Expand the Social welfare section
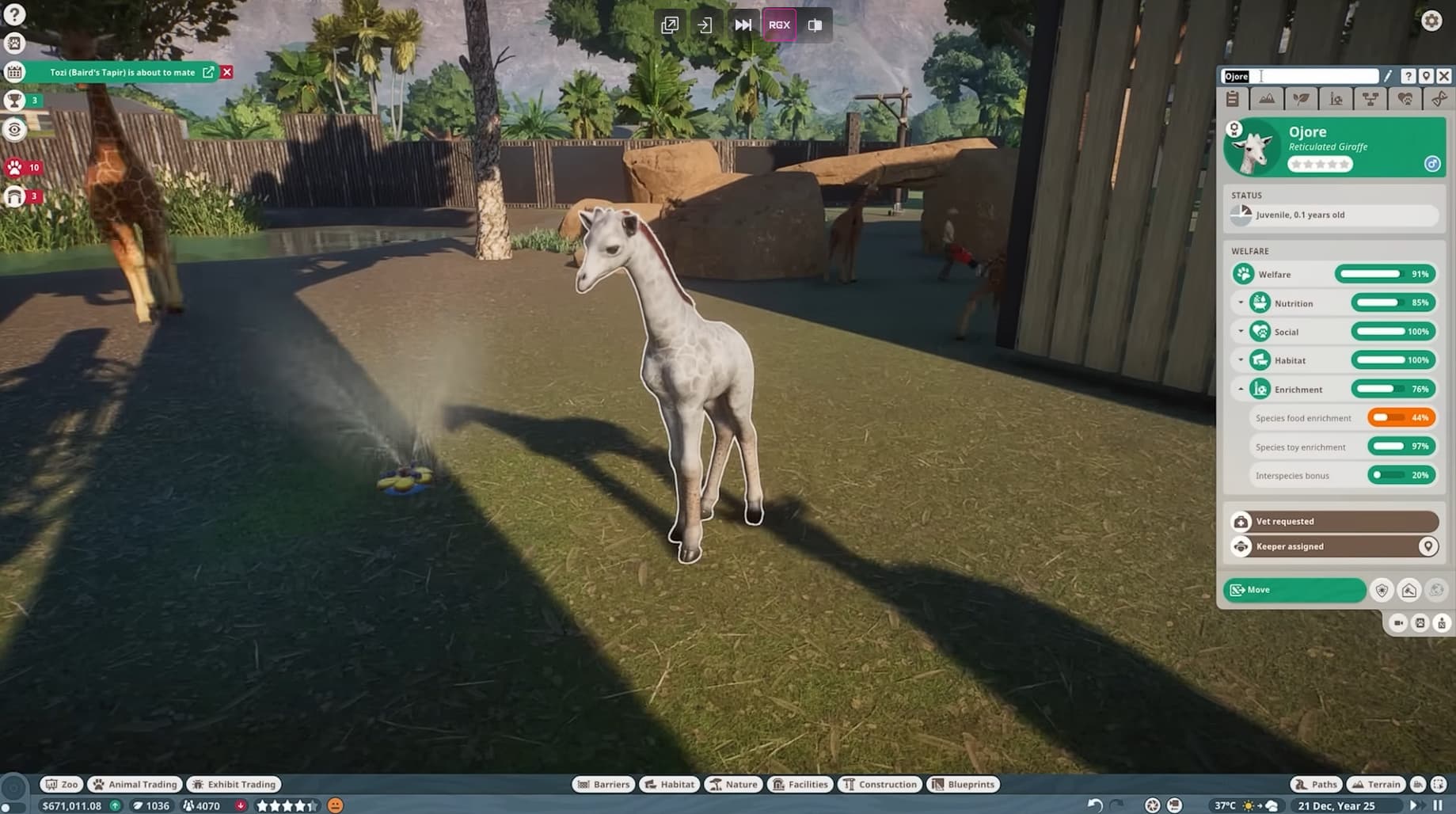 click(1241, 331)
